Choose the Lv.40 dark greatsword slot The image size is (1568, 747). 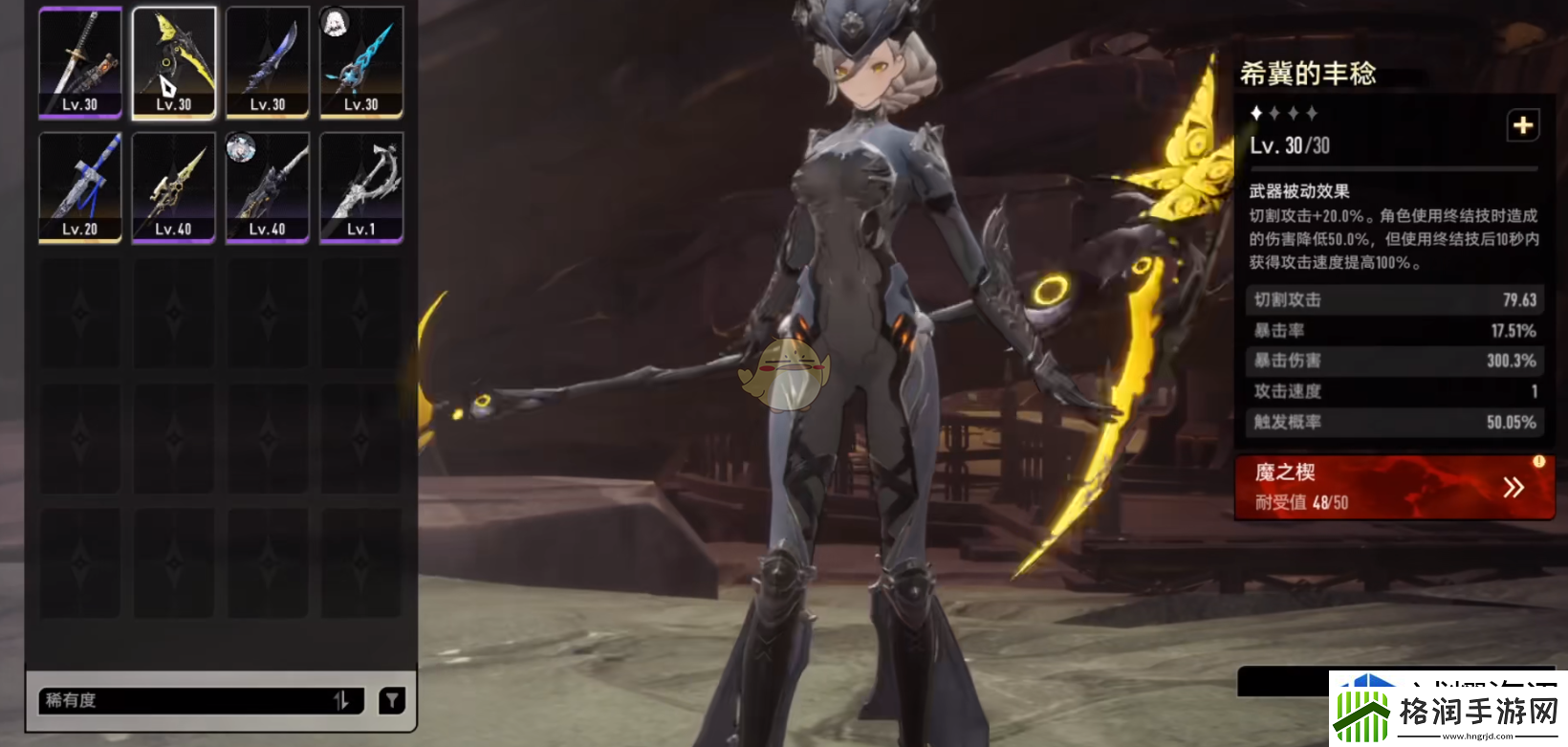coord(268,187)
